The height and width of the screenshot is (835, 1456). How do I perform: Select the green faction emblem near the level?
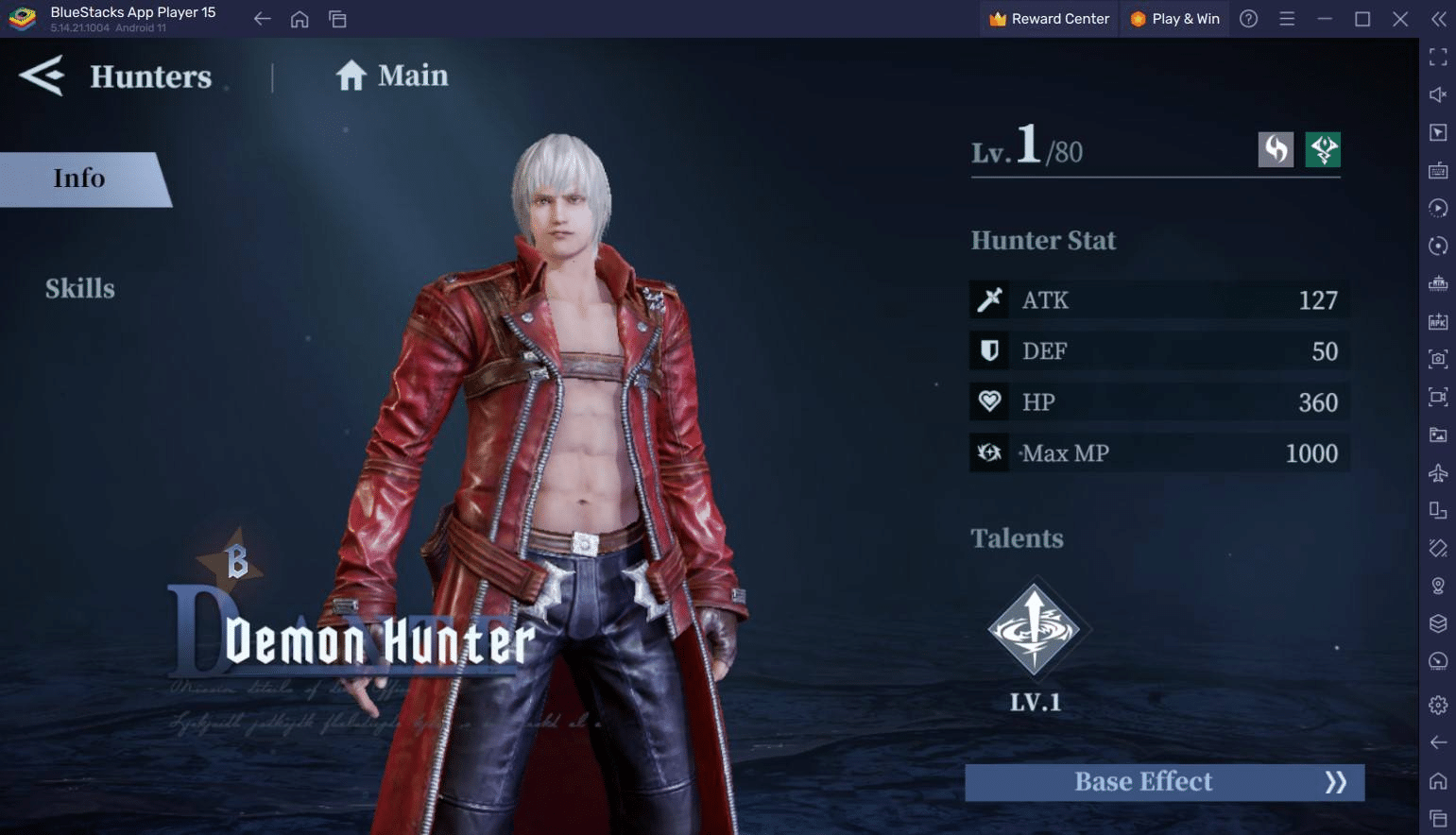pyautogui.click(x=1323, y=149)
